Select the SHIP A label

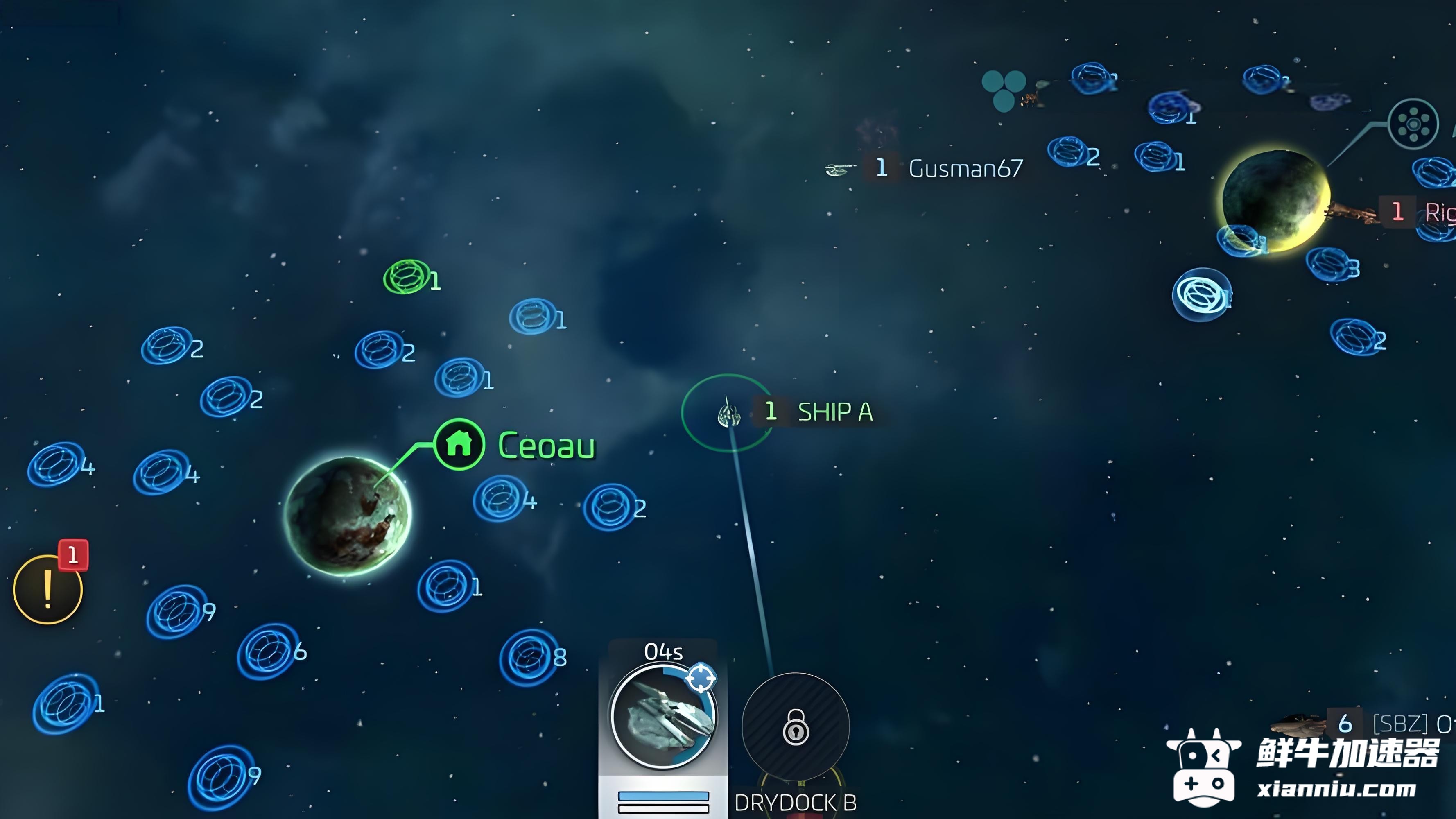click(x=834, y=412)
